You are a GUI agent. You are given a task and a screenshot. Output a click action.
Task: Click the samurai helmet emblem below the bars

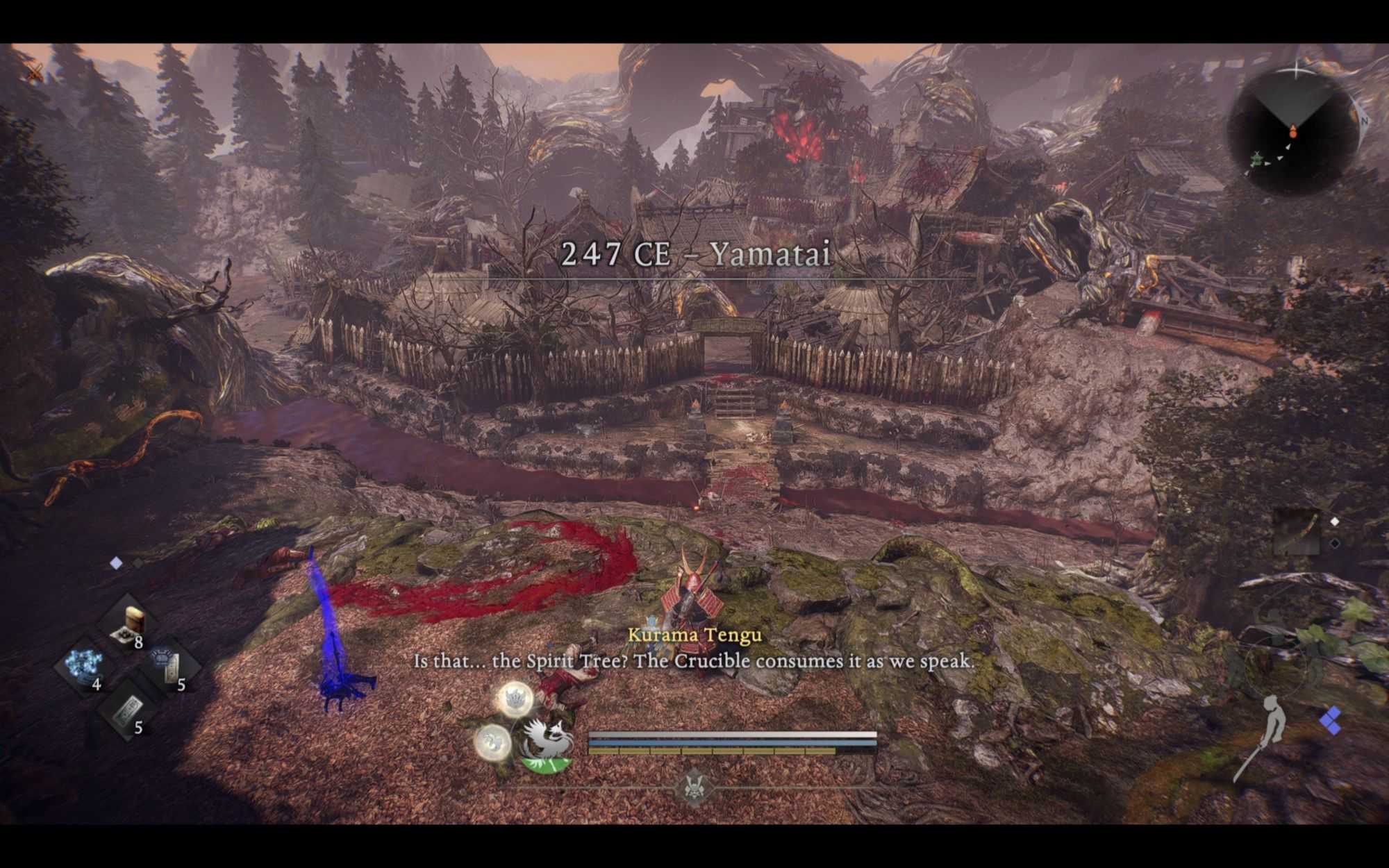[692, 787]
